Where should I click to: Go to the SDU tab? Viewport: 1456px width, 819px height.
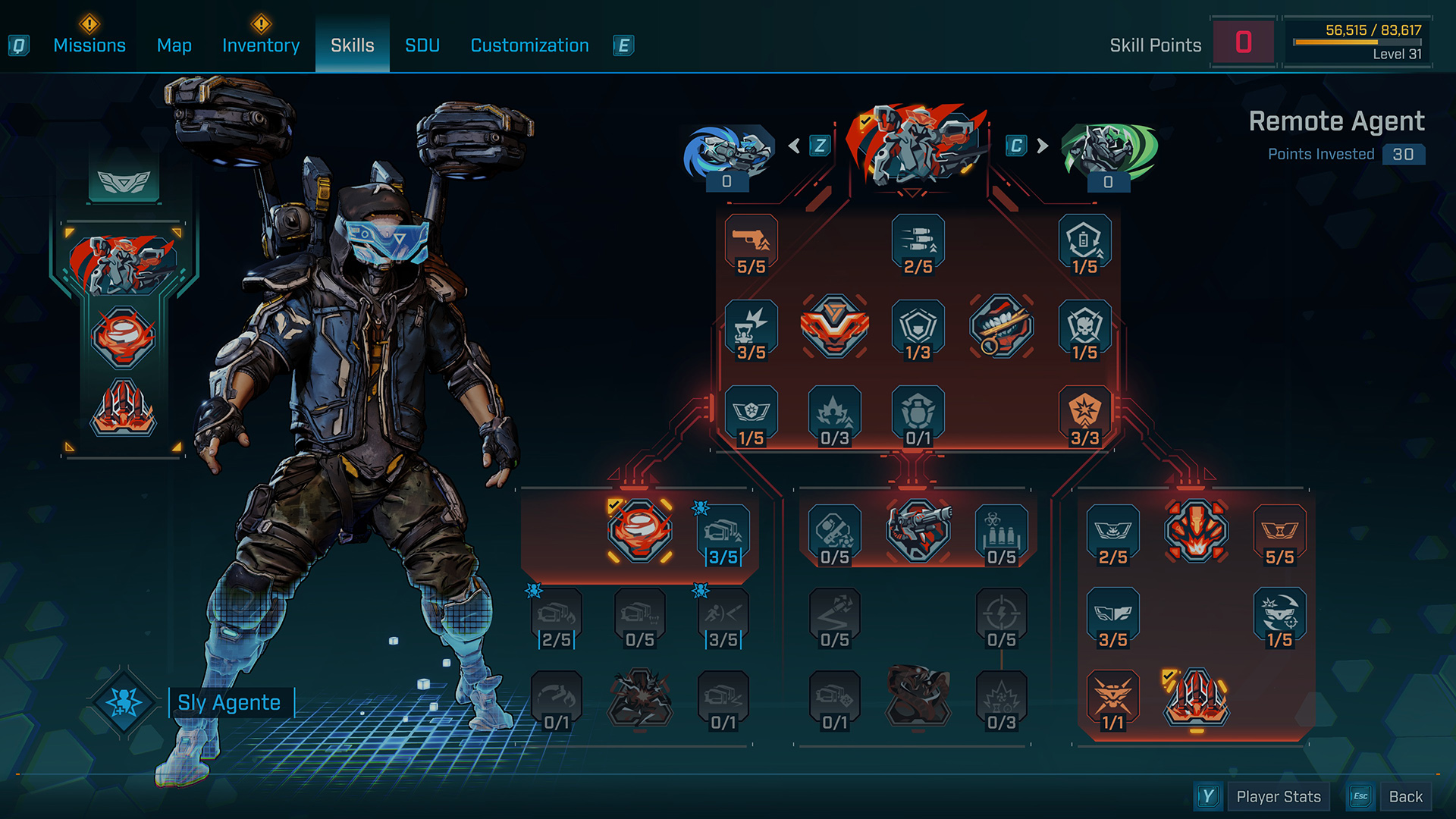click(x=422, y=45)
